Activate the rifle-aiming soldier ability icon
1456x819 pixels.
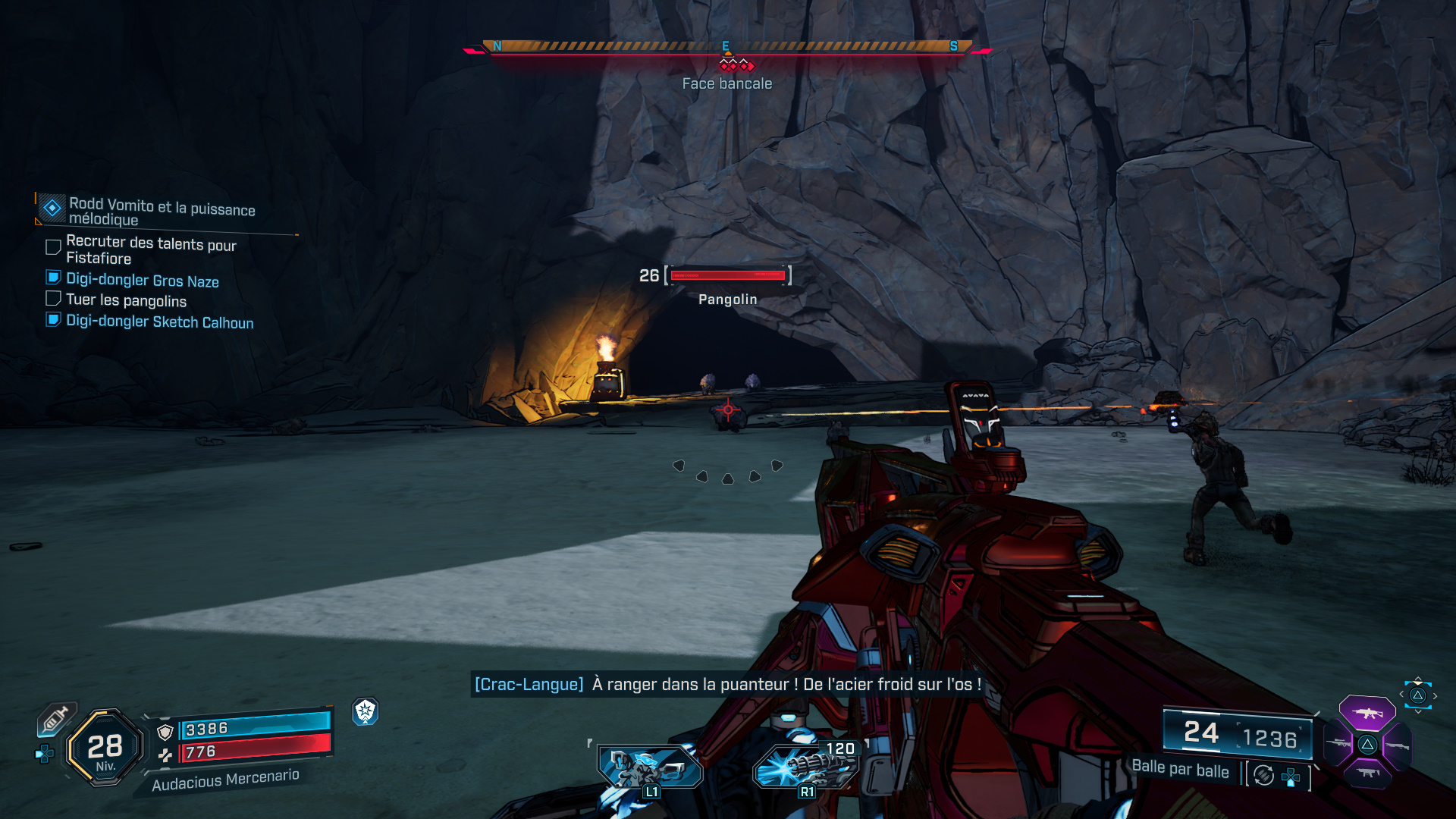click(x=649, y=767)
